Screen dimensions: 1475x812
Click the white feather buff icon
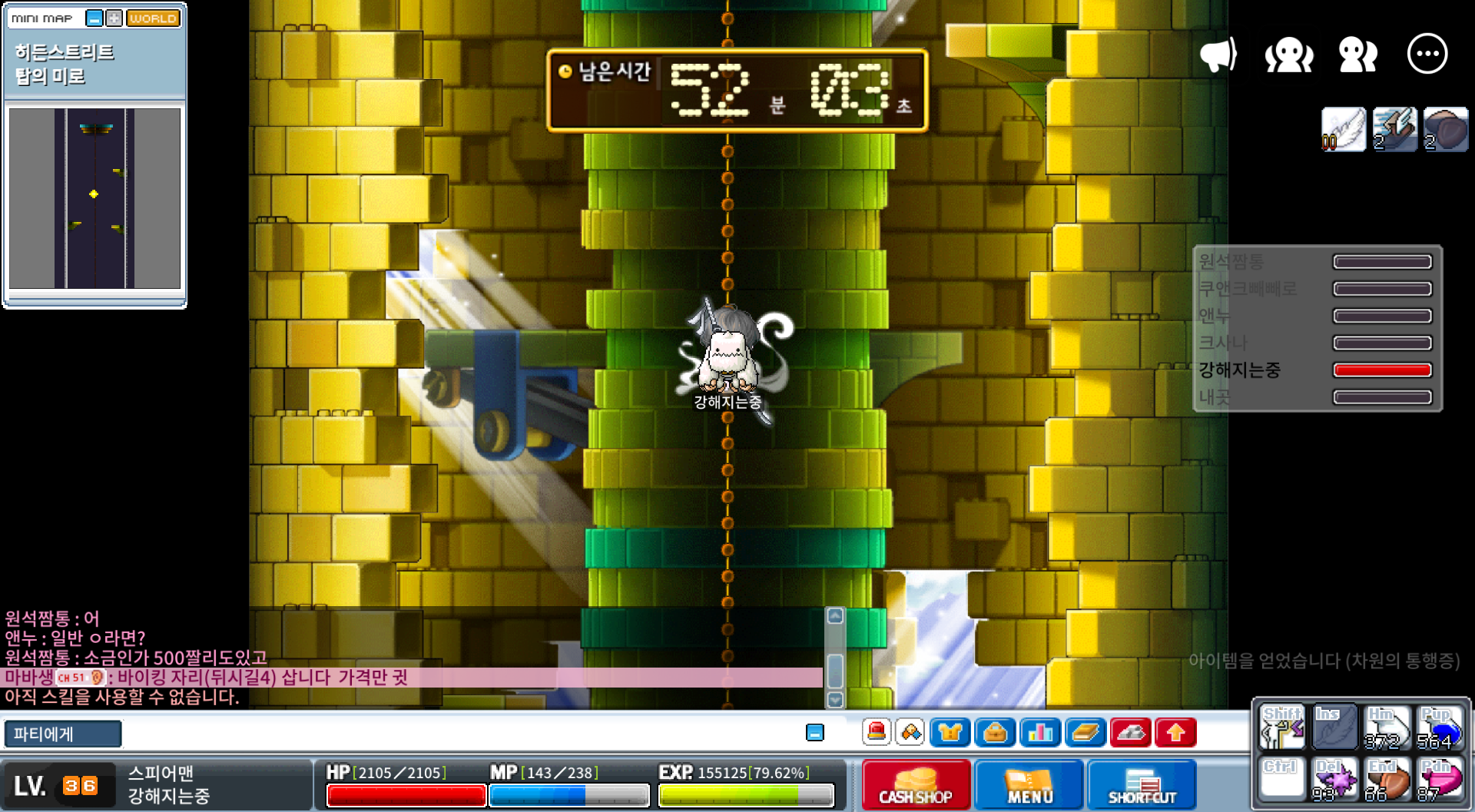(x=1343, y=129)
